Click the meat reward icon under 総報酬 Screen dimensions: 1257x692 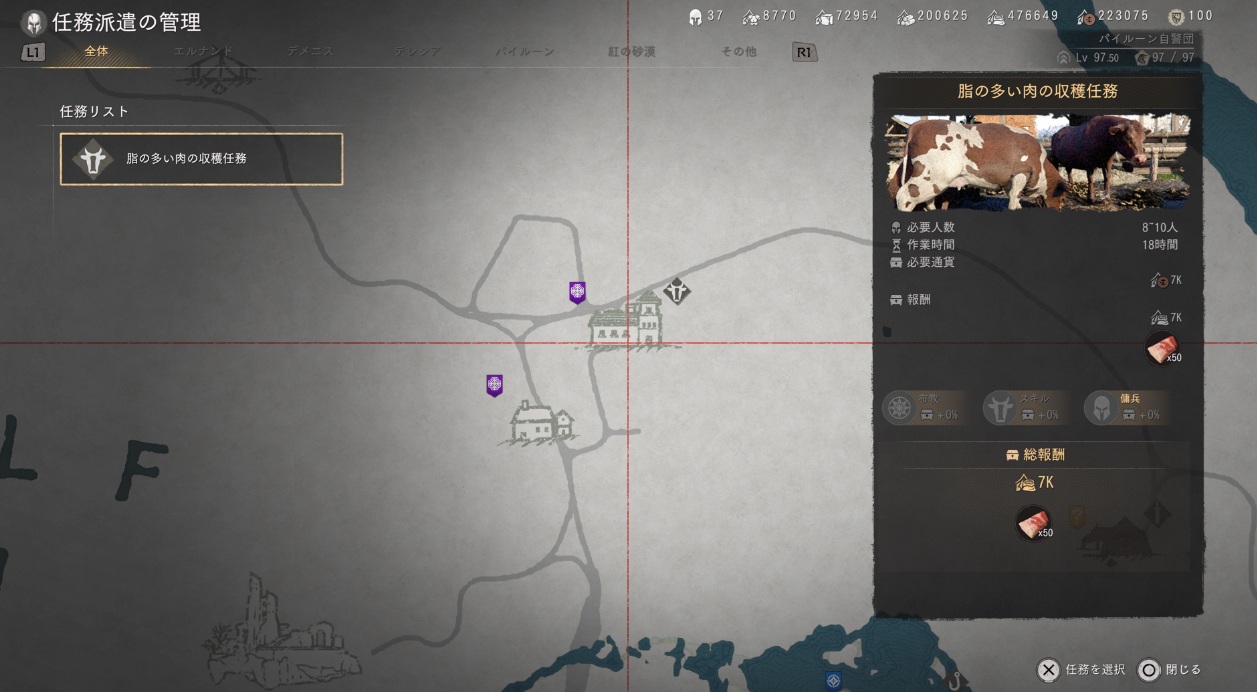1033,523
